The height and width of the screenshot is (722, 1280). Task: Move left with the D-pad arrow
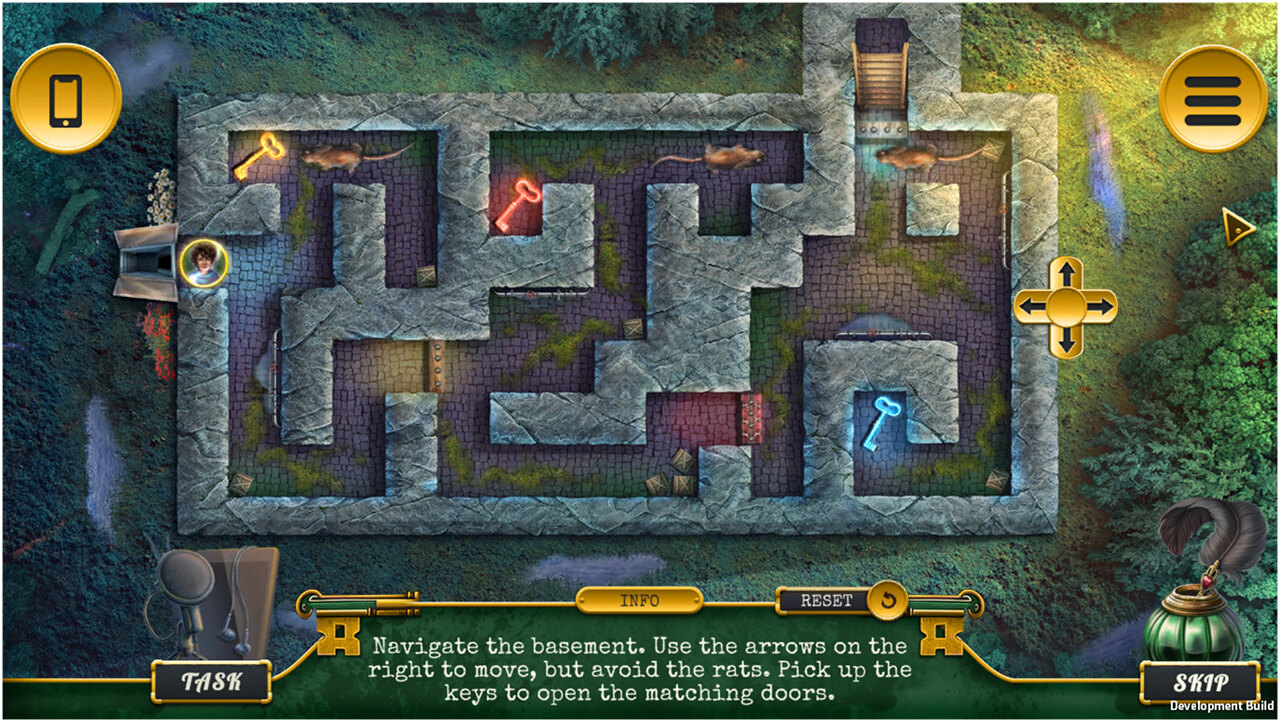[x=1031, y=307]
